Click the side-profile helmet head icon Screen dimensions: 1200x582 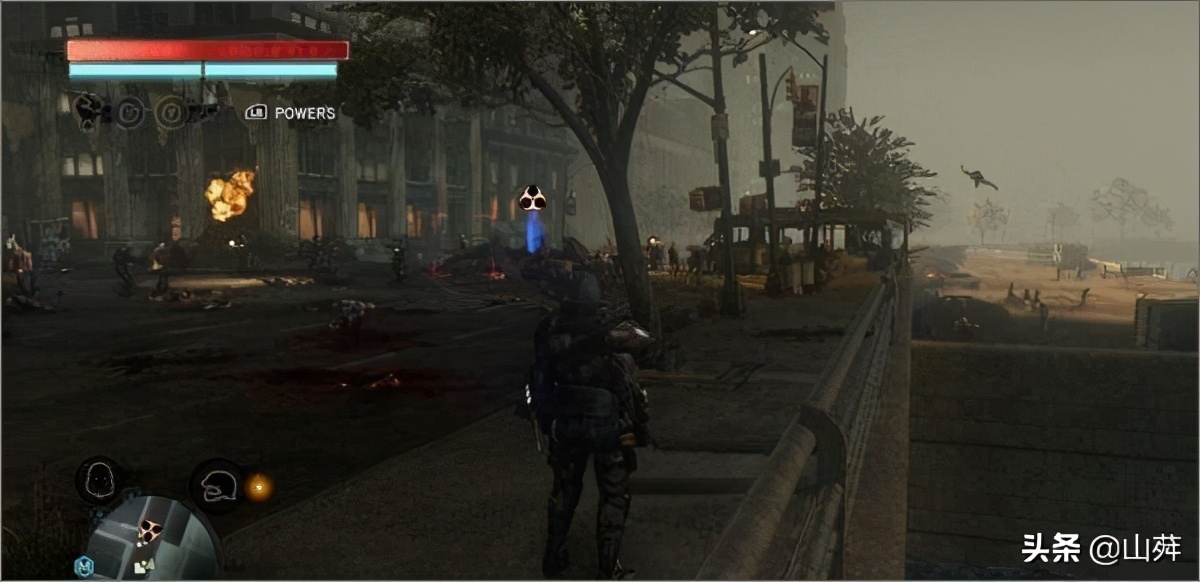218,485
